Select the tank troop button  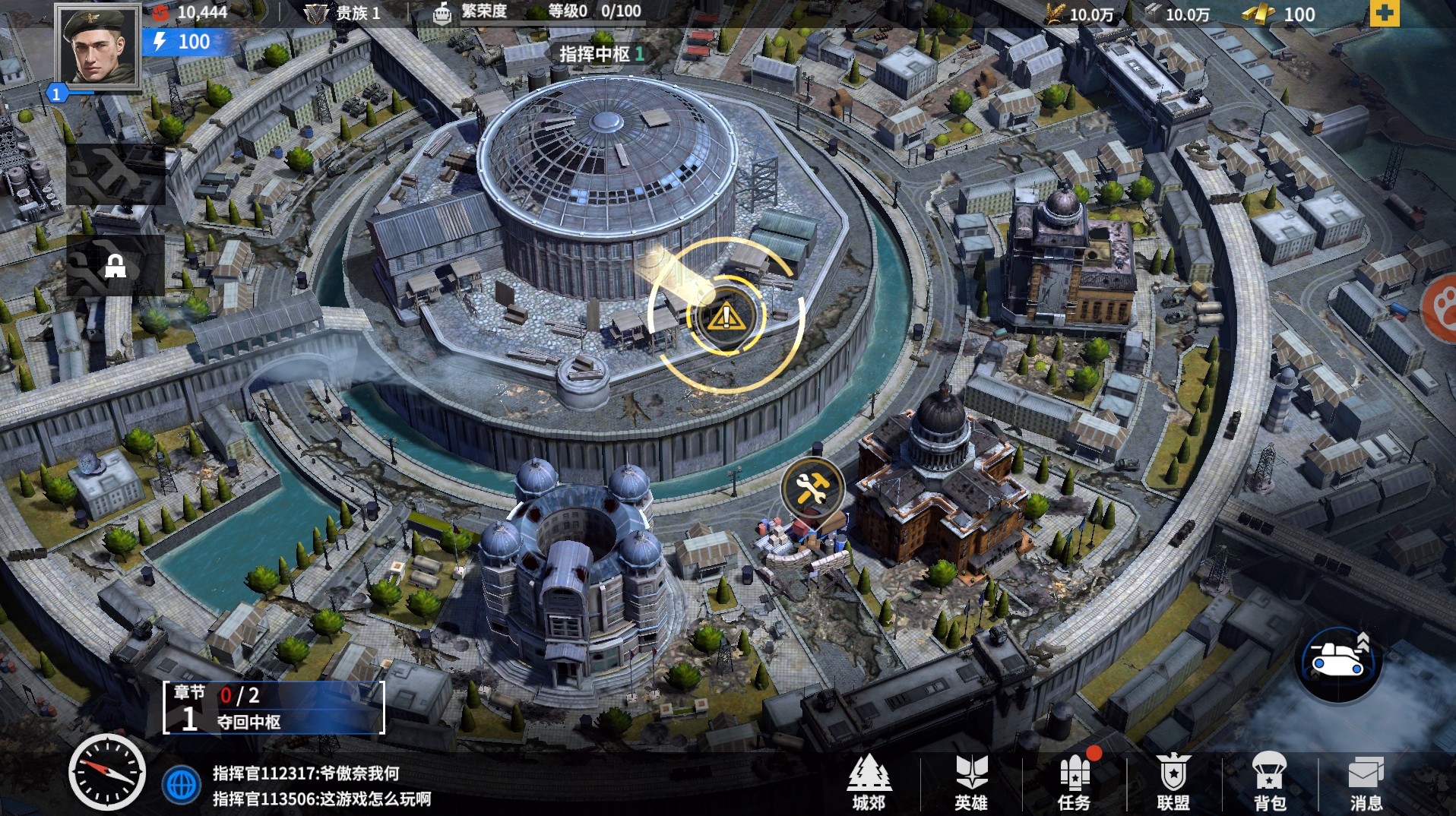(x=1337, y=662)
